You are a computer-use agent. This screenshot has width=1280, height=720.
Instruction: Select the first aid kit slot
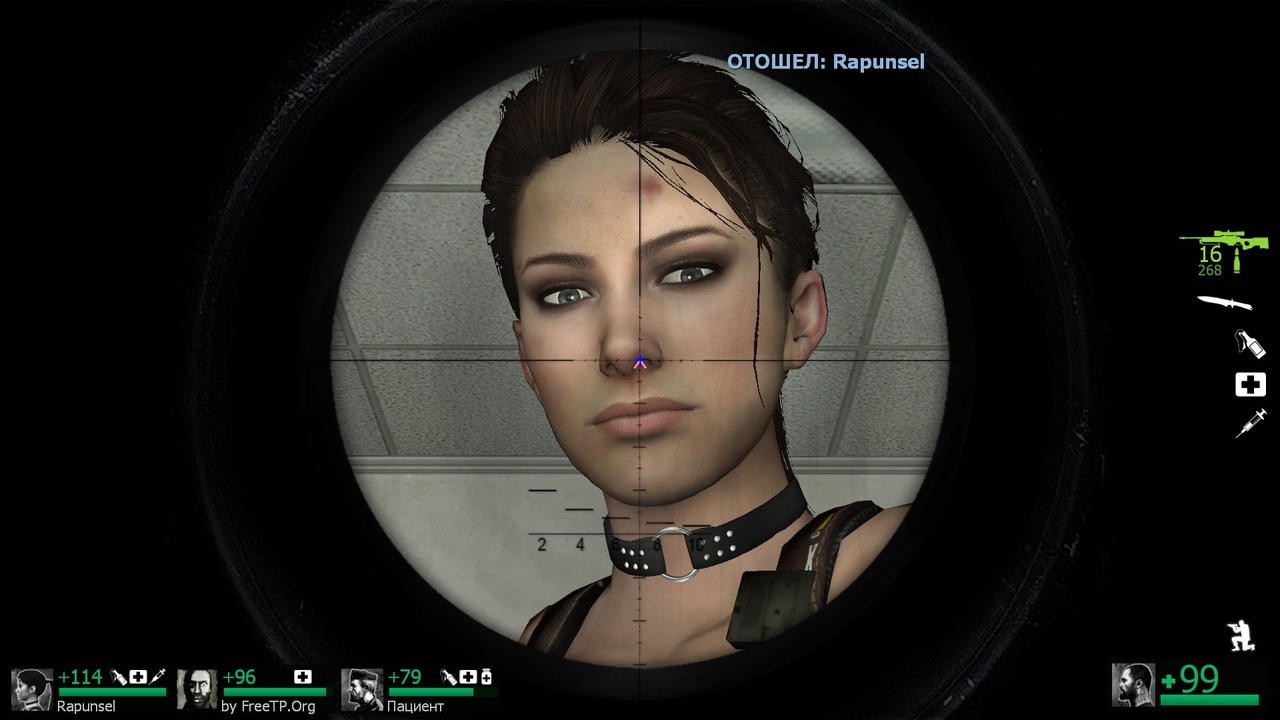[1250, 385]
